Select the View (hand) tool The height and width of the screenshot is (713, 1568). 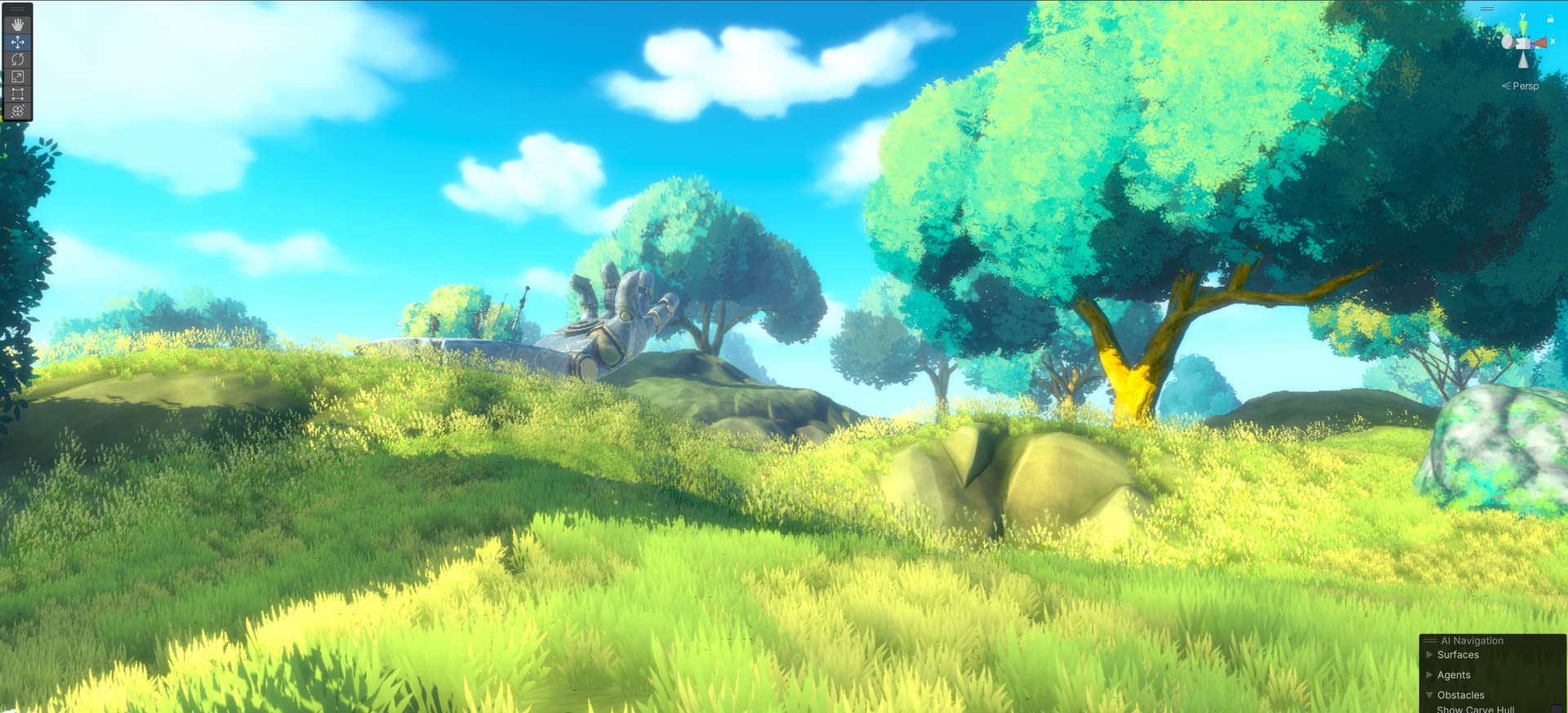coord(18,25)
